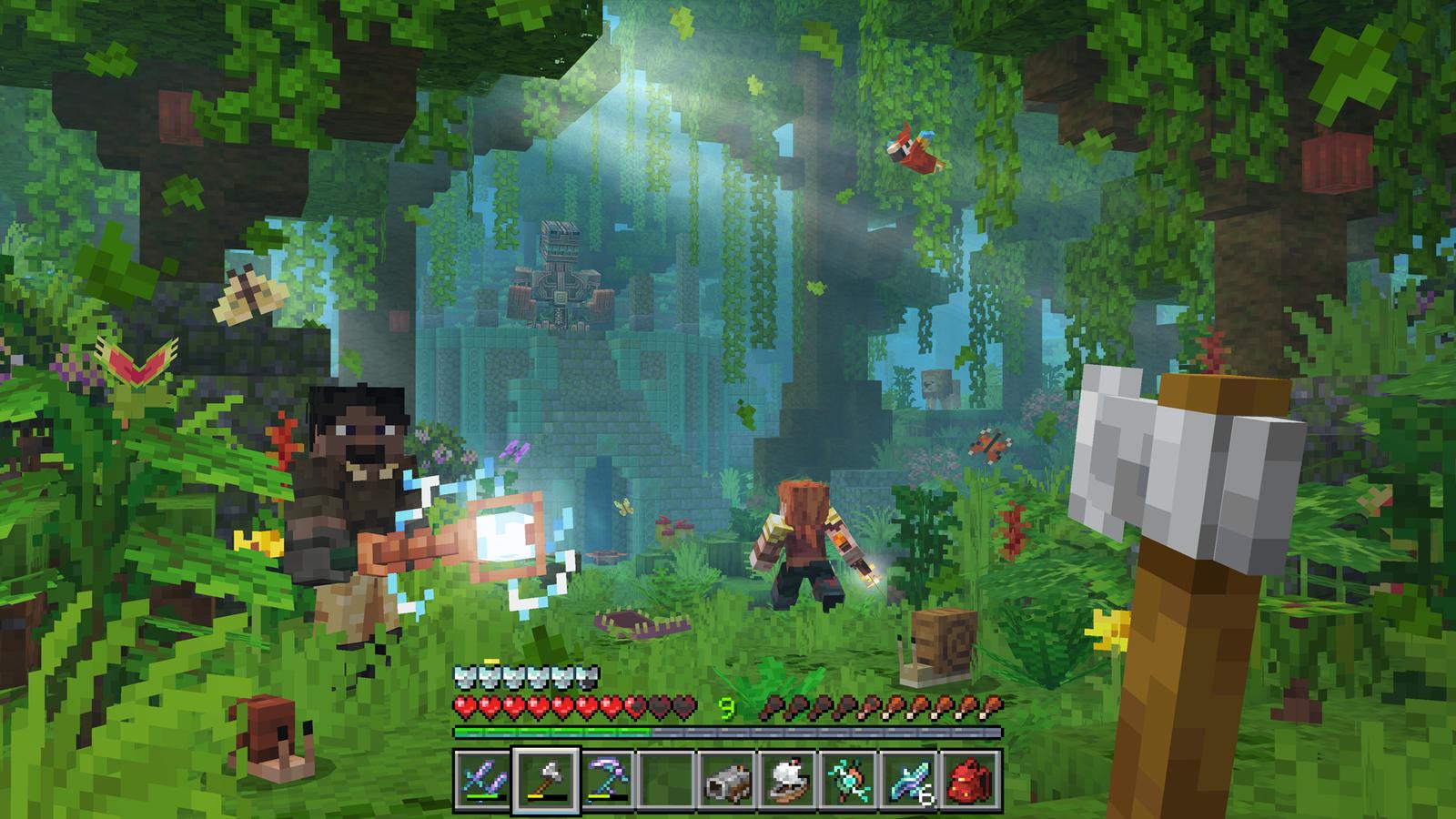The image size is (1456, 819).
Task: Select the iron axe in the second hotbar slot
Action: point(546,779)
